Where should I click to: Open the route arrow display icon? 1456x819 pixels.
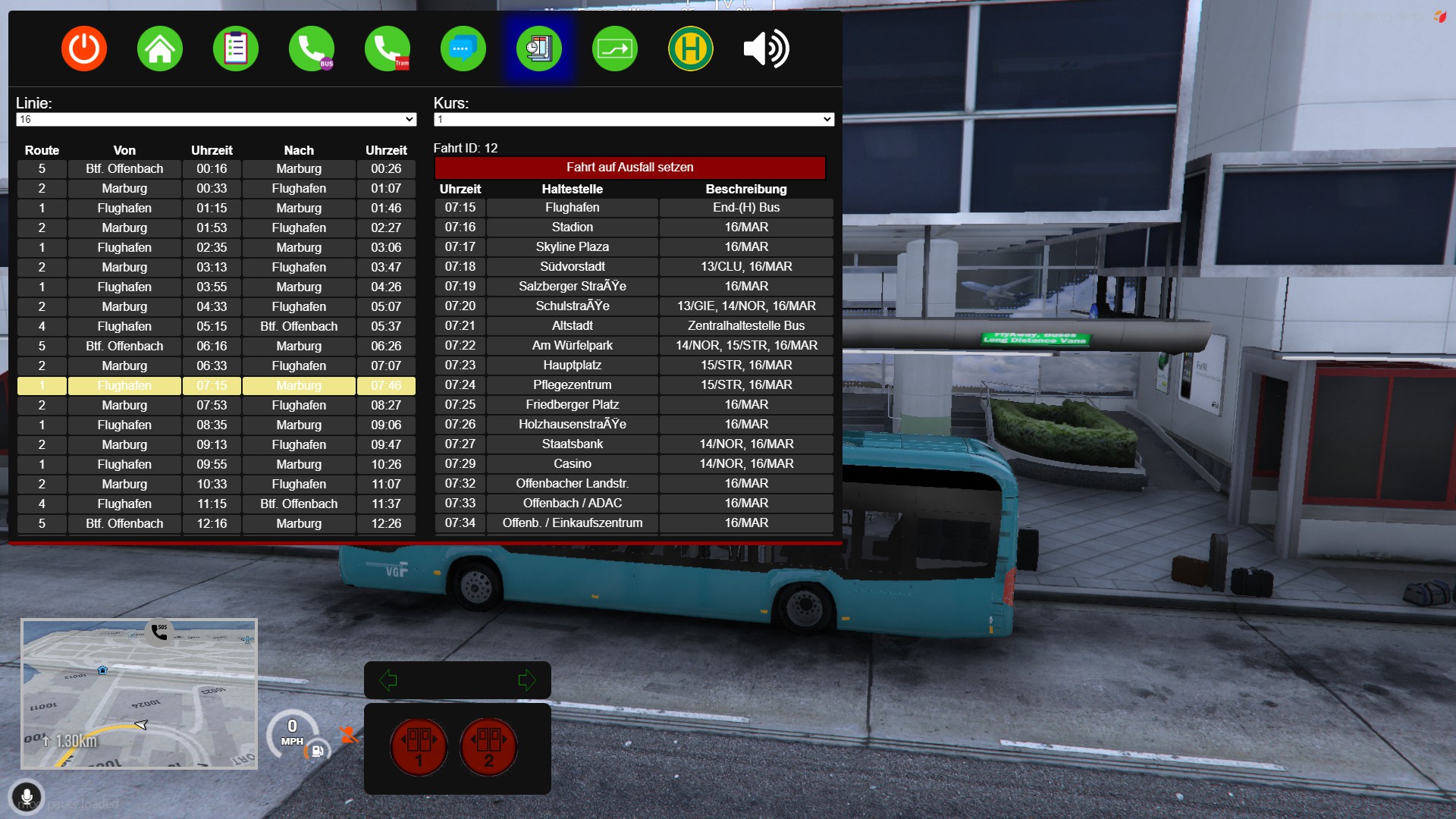pos(615,49)
